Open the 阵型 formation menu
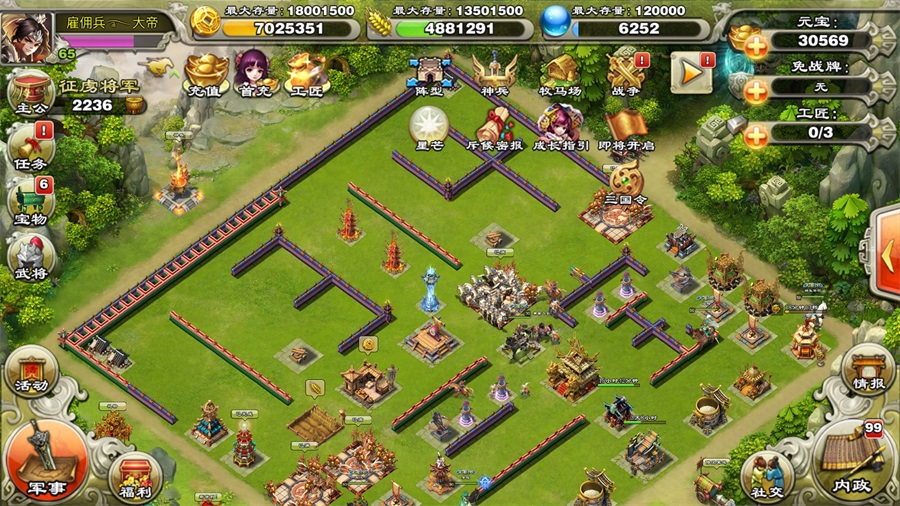Screen dimensions: 900x506 coord(430,73)
